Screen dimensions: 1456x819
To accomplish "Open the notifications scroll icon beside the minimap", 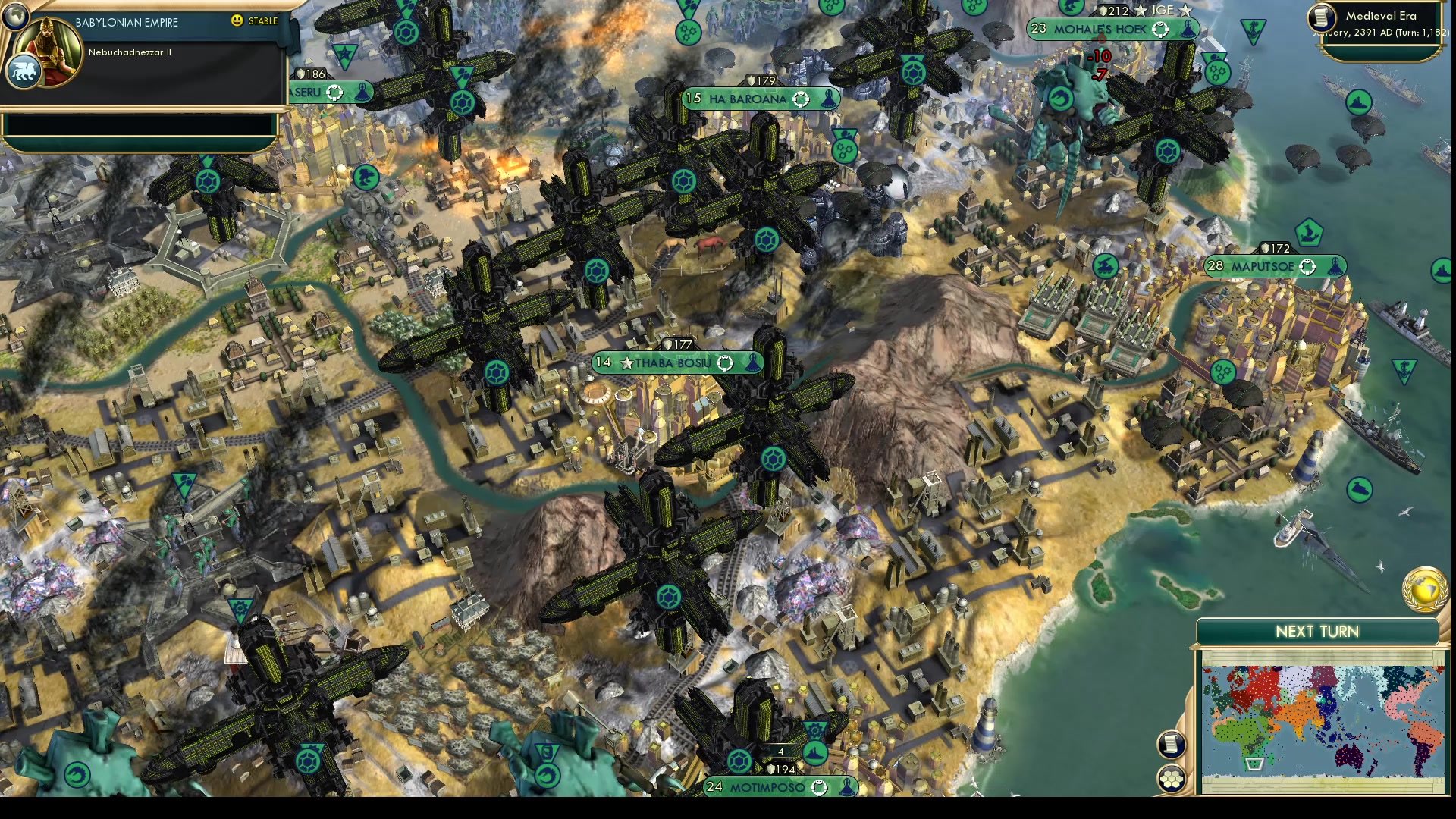I will [1172, 745].
